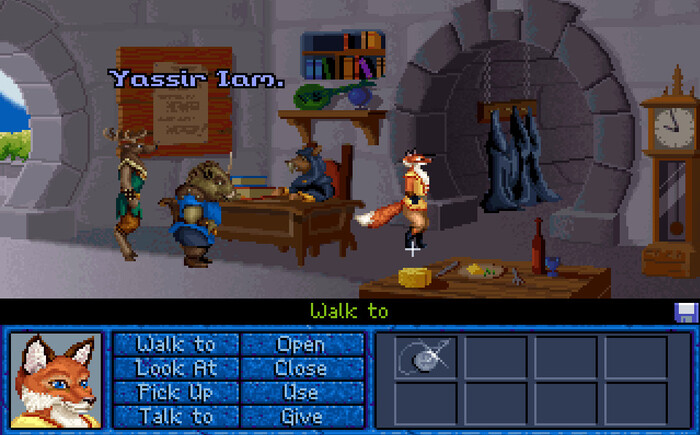
Task: Select the Talk to verb
Action: point(175,416)
